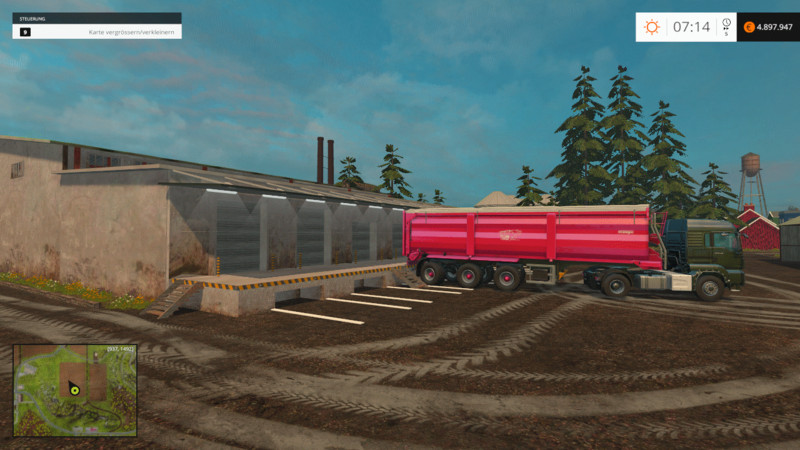Click the minimap in the corner
The image size is (800, 450).
[74, 389]
